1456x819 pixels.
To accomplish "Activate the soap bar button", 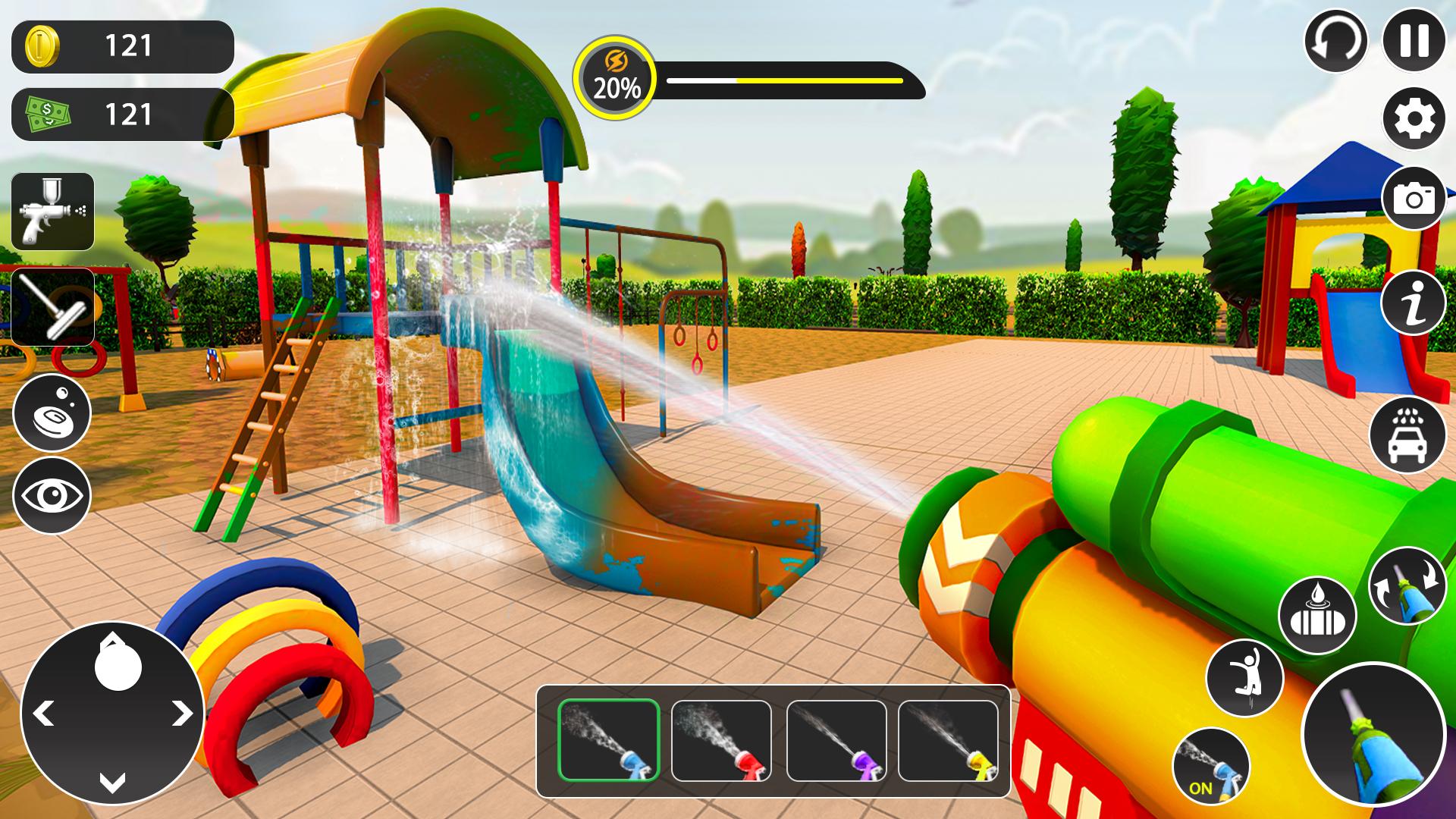I will point(52,413).
